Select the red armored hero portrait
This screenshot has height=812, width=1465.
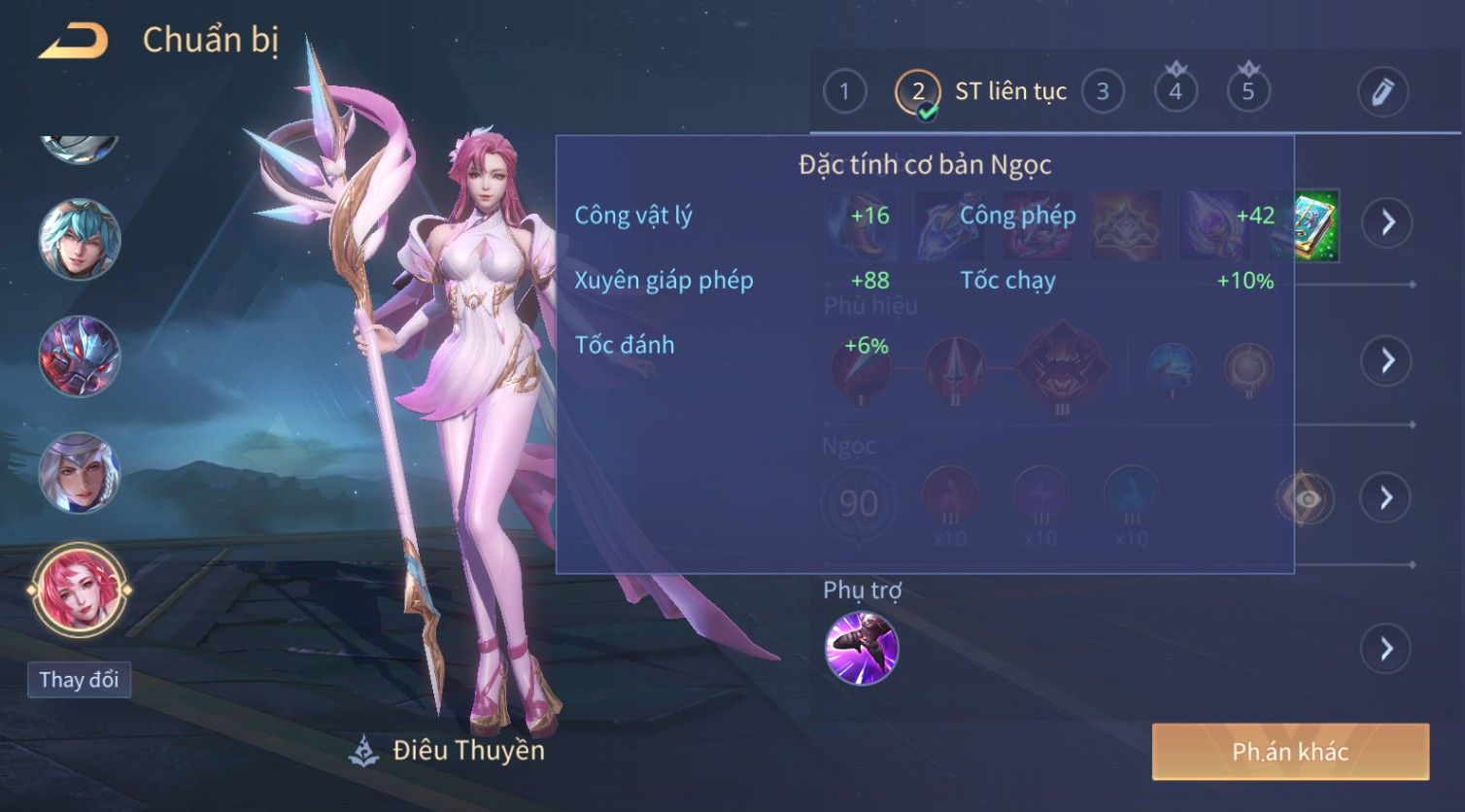pyautogui.click(x=80, y=355)
